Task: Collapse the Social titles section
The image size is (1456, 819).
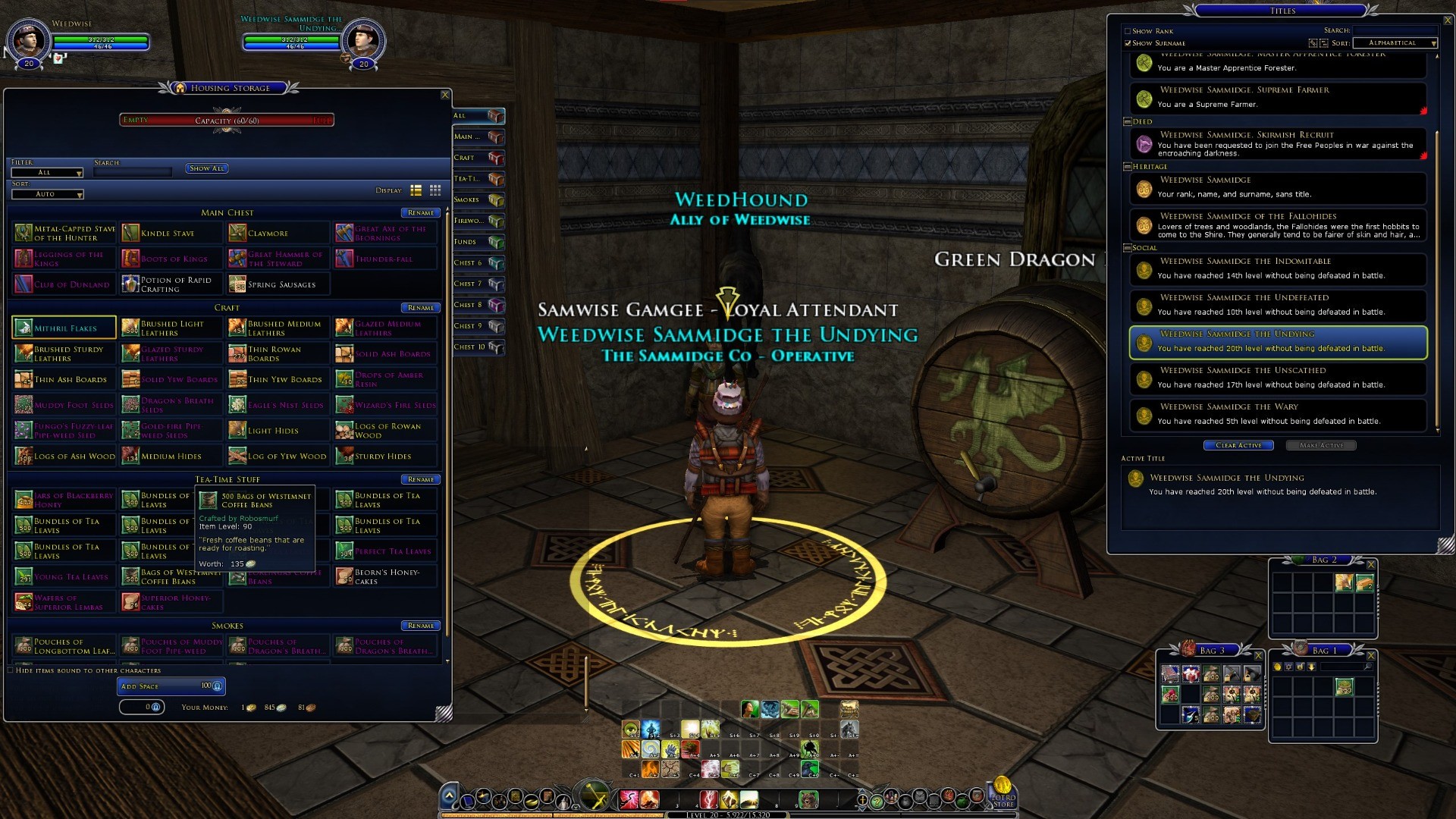Action: tap(1128, 248)
